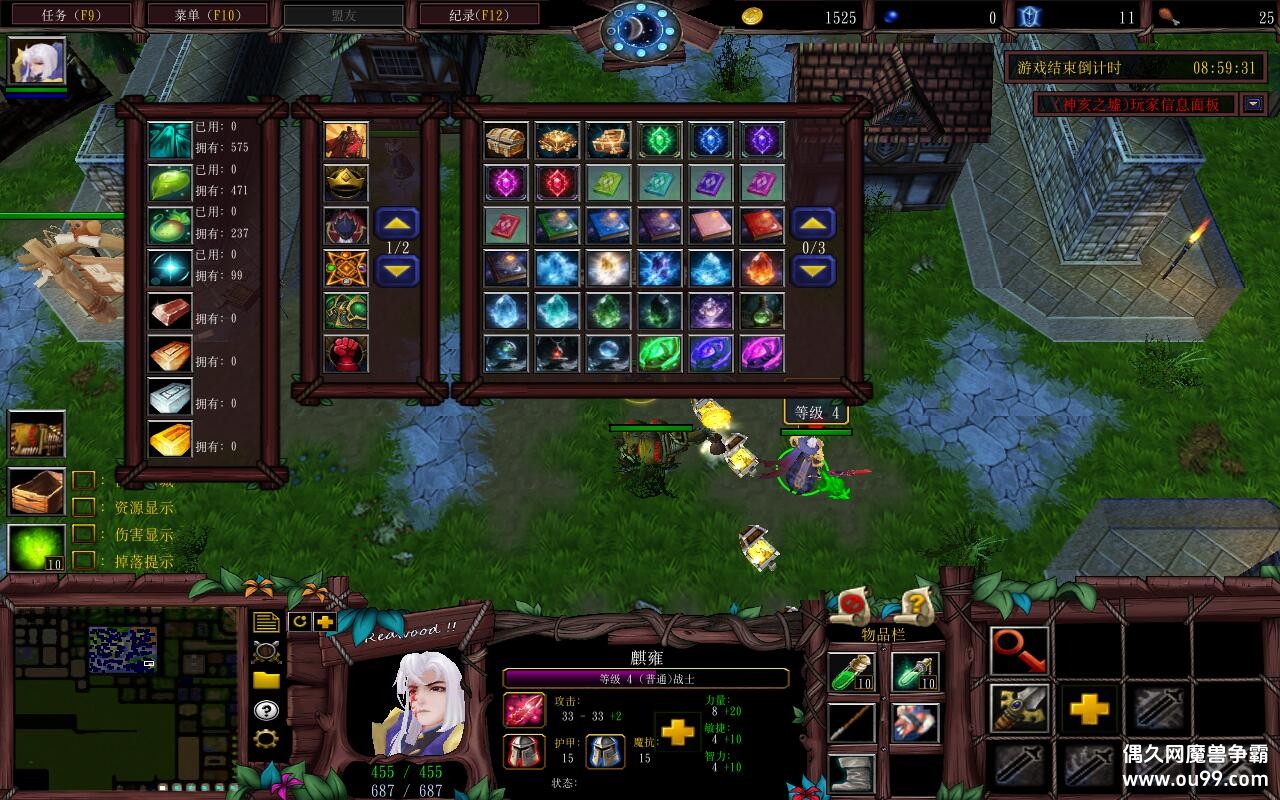Open the 任务 (F9) quests menu

tap(69, 15)
